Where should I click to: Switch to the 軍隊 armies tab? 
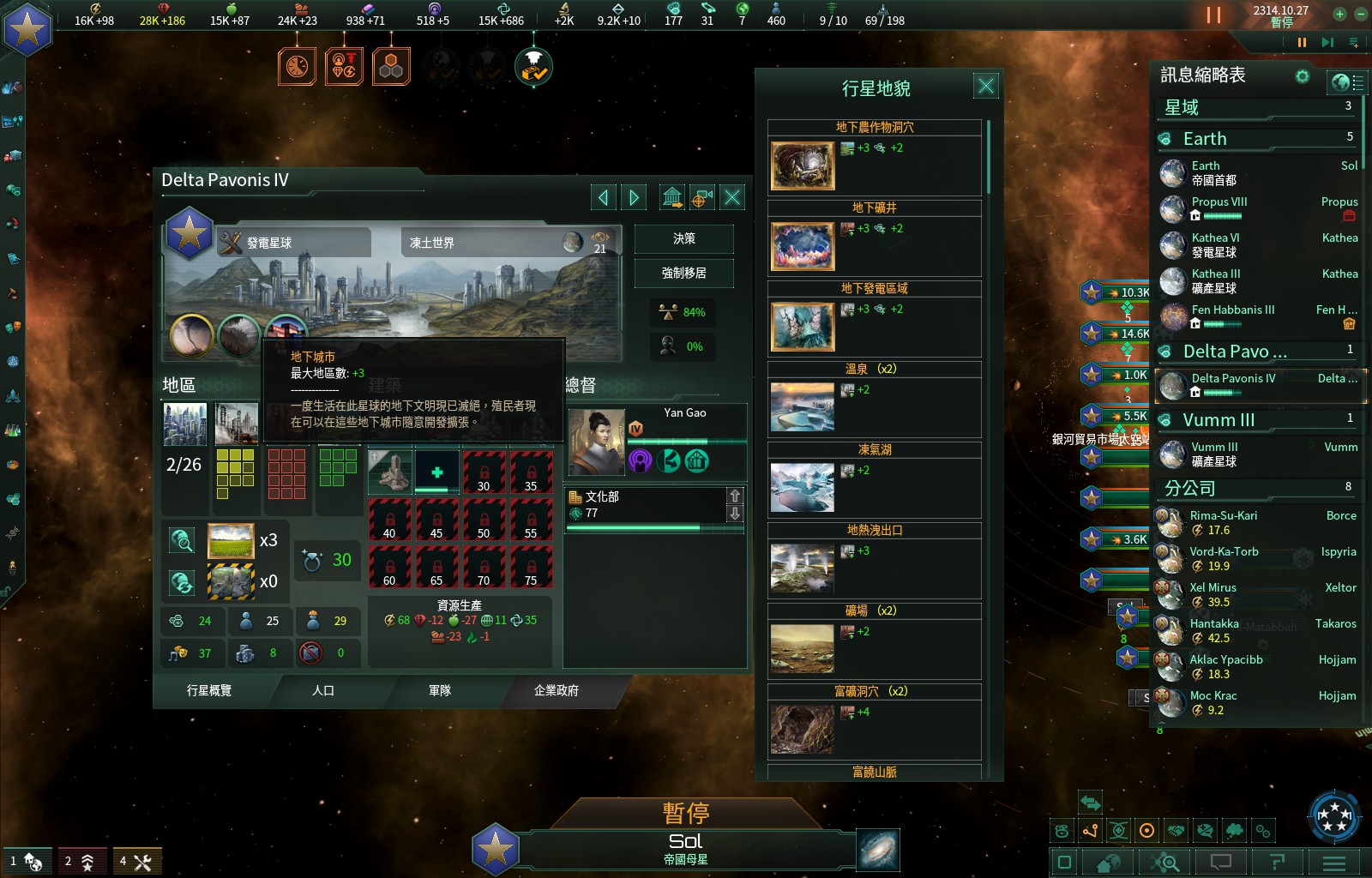click(440, 690)
